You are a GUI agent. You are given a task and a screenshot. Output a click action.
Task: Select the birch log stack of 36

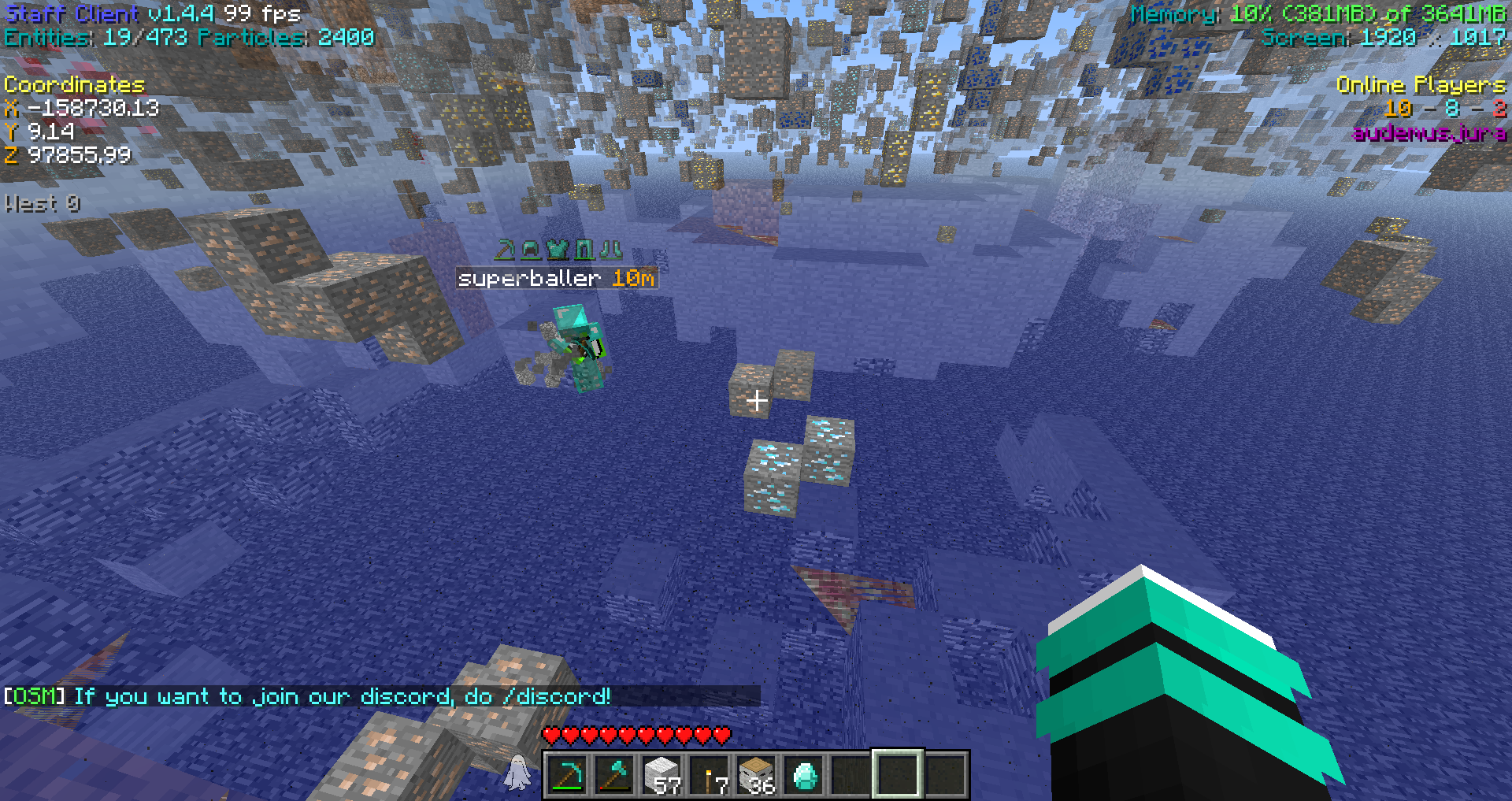(756, 775)
